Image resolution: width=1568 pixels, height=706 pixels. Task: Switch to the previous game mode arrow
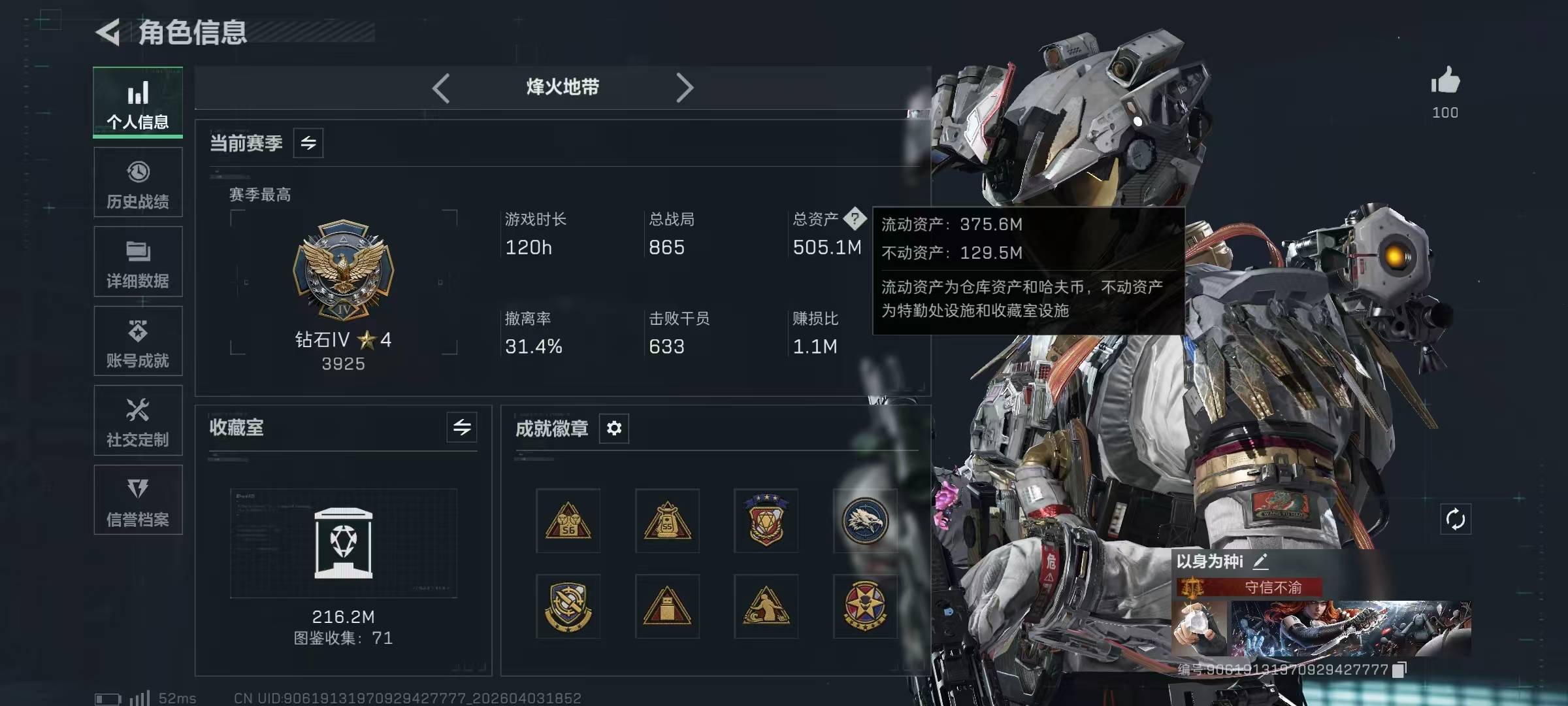[x=441, y=88]
